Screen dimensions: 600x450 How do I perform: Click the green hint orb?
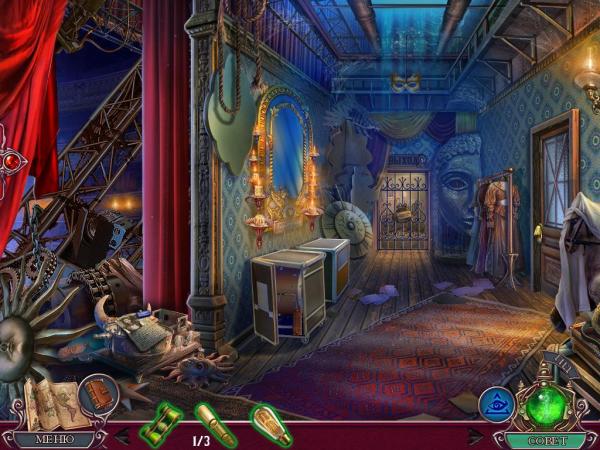547,404
